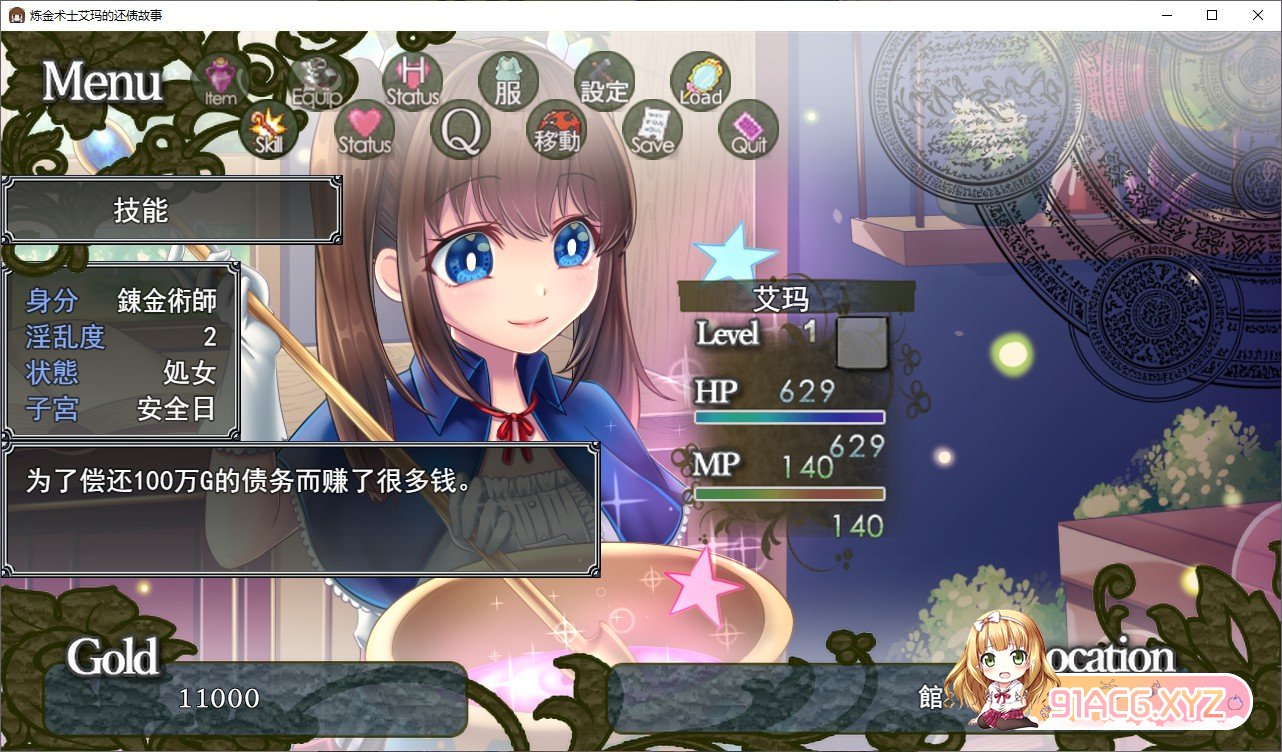1282x752 pixels.
Task: Open the Save menu
Action: pos(652,130)
